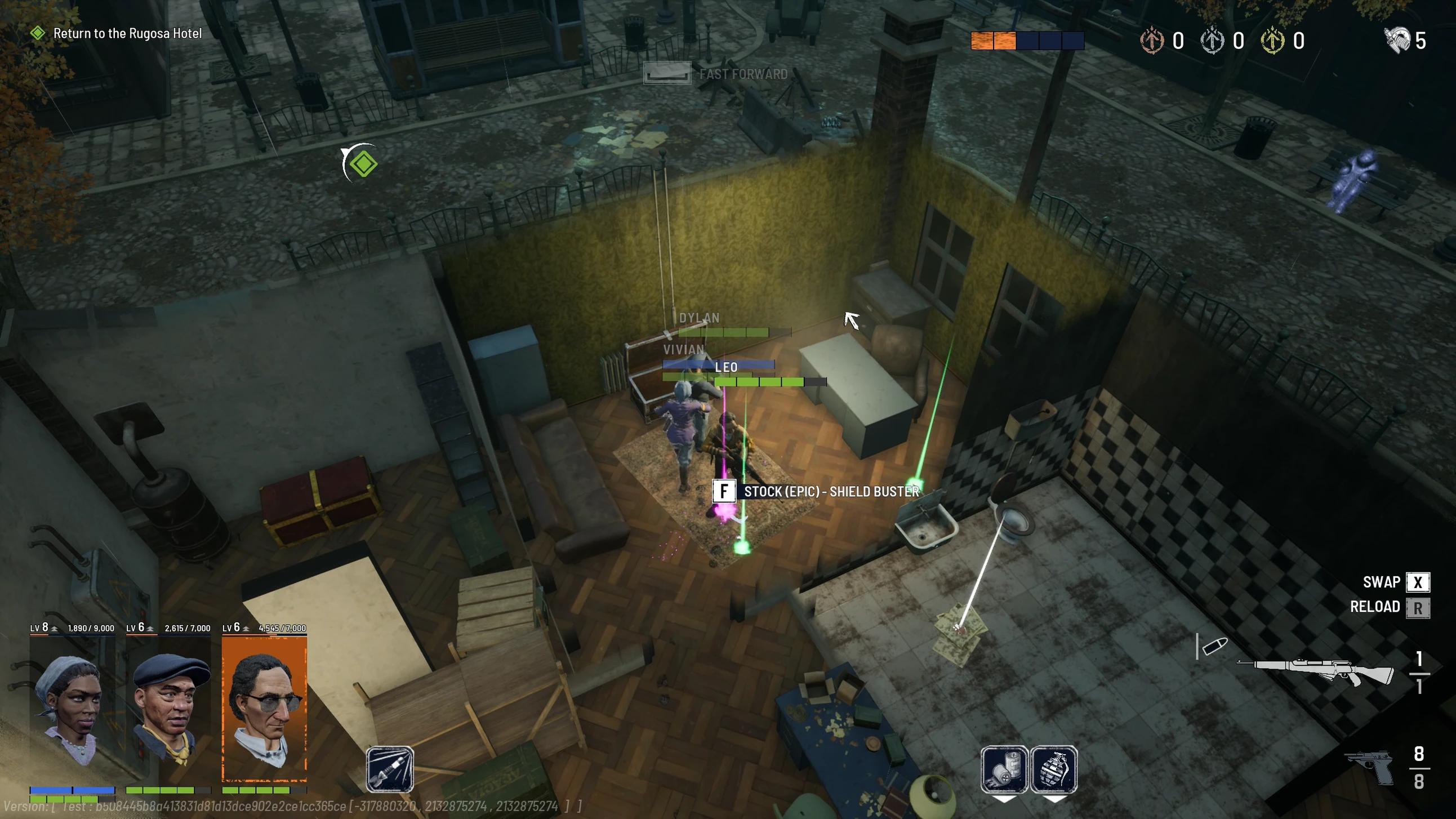Click the green diamond objective marker
The image size is (1456, 819).
coord(363,164)
